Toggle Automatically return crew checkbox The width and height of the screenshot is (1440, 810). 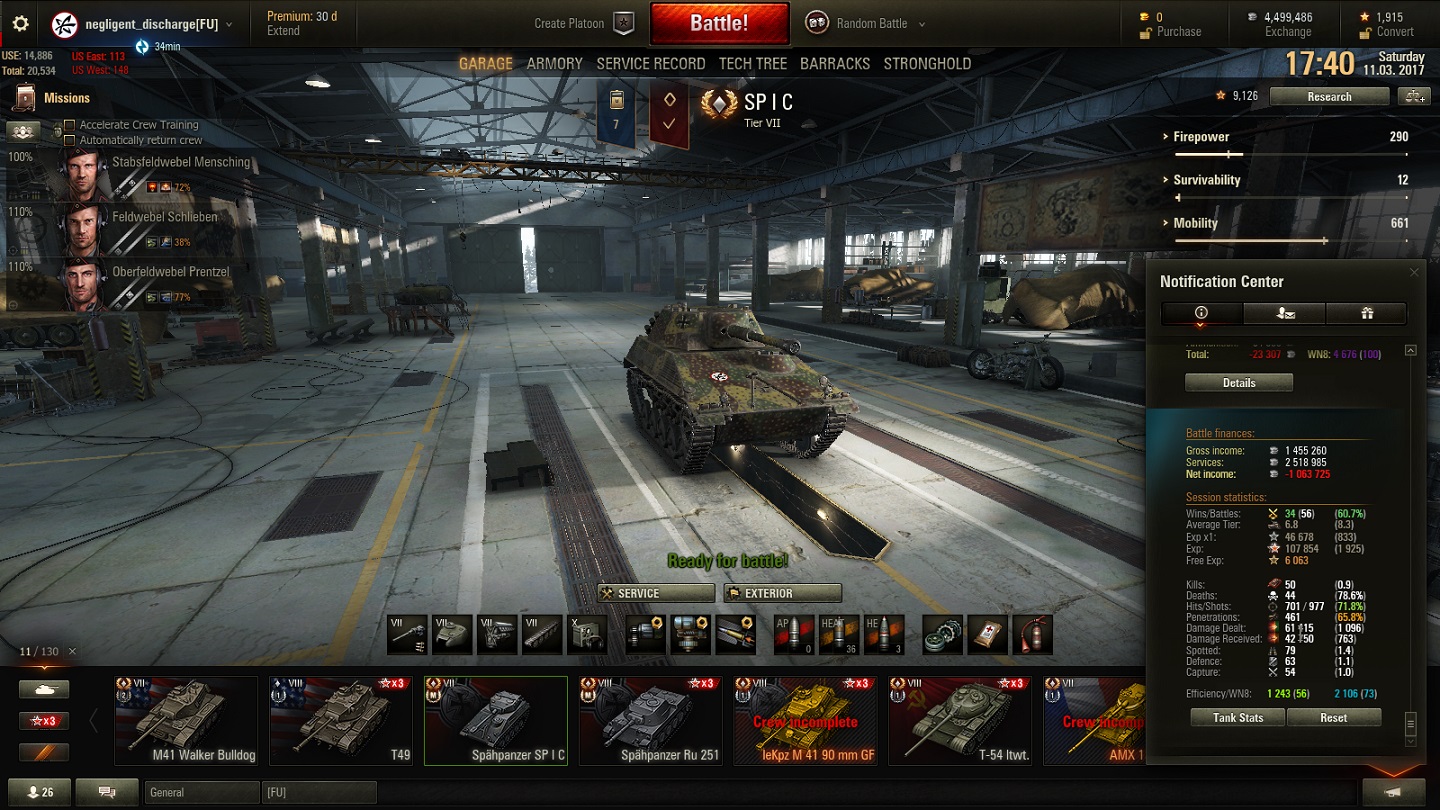pos(70,140)
